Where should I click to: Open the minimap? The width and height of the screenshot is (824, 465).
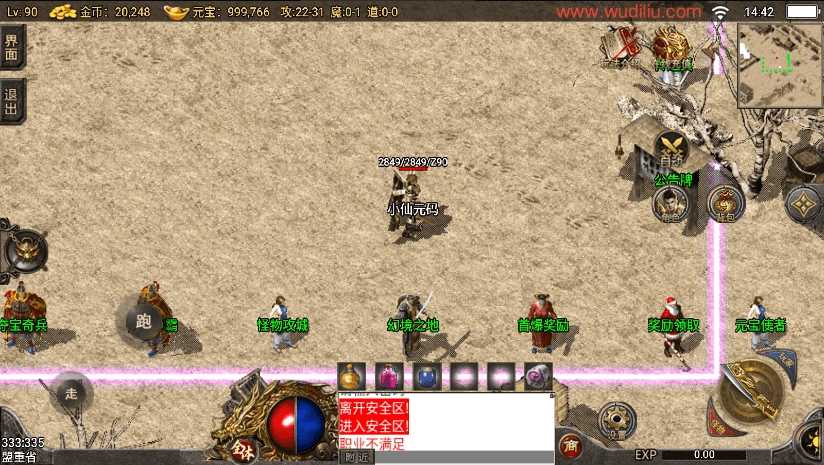point(779,62)
